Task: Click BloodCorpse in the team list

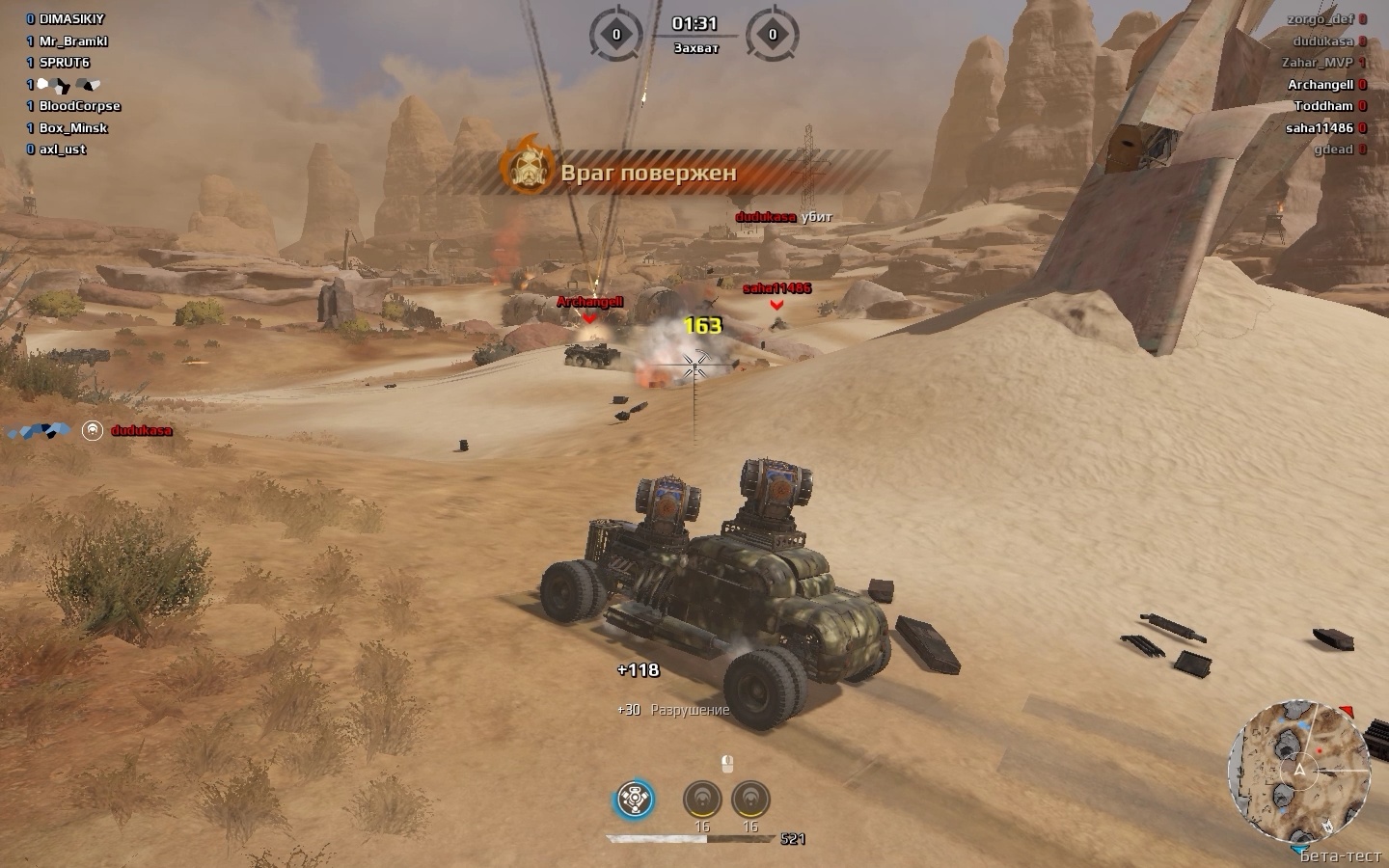Action: pyautogui.click(x=80, y=106)
